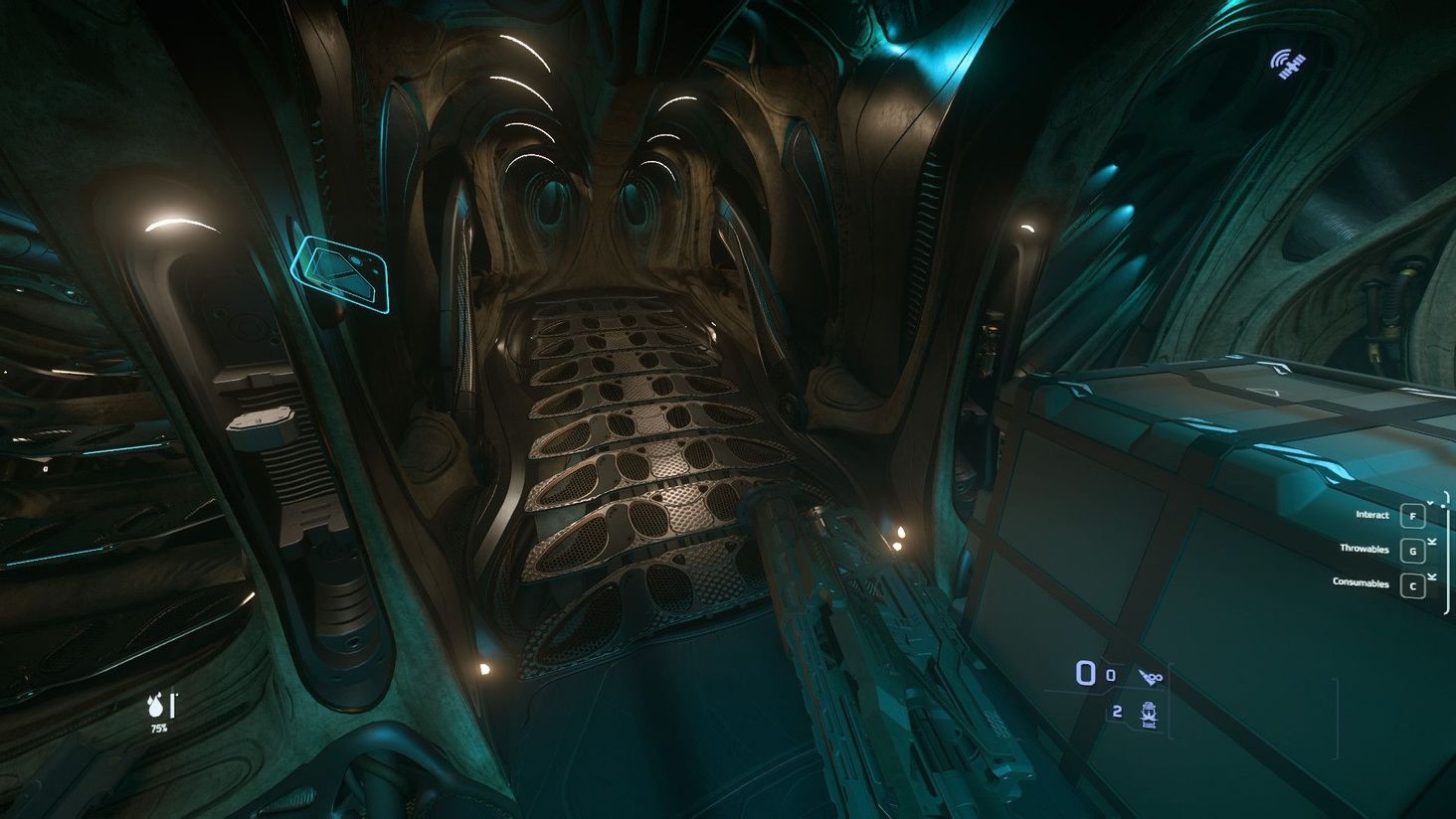Select the Throwables G keybind icon
1456x819 pixels.
[1413, 552]
